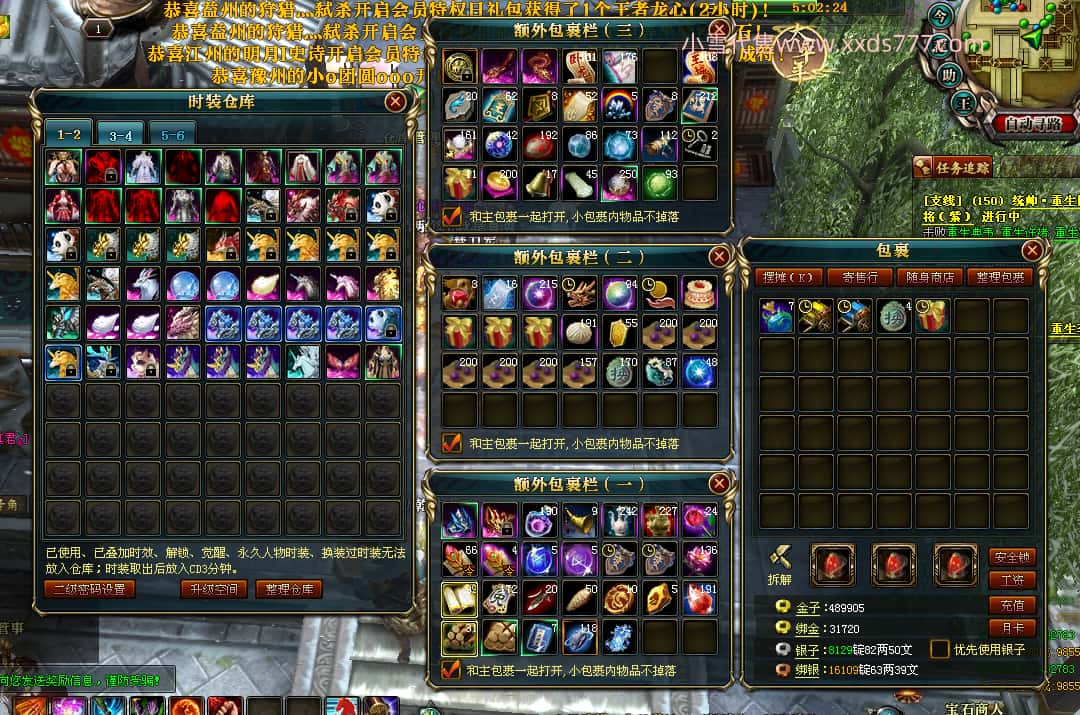1080x715 pixels.
Task: Sort the wardrobe with 整理仓库
Action: pyautogui.click(x=288, y=589)
